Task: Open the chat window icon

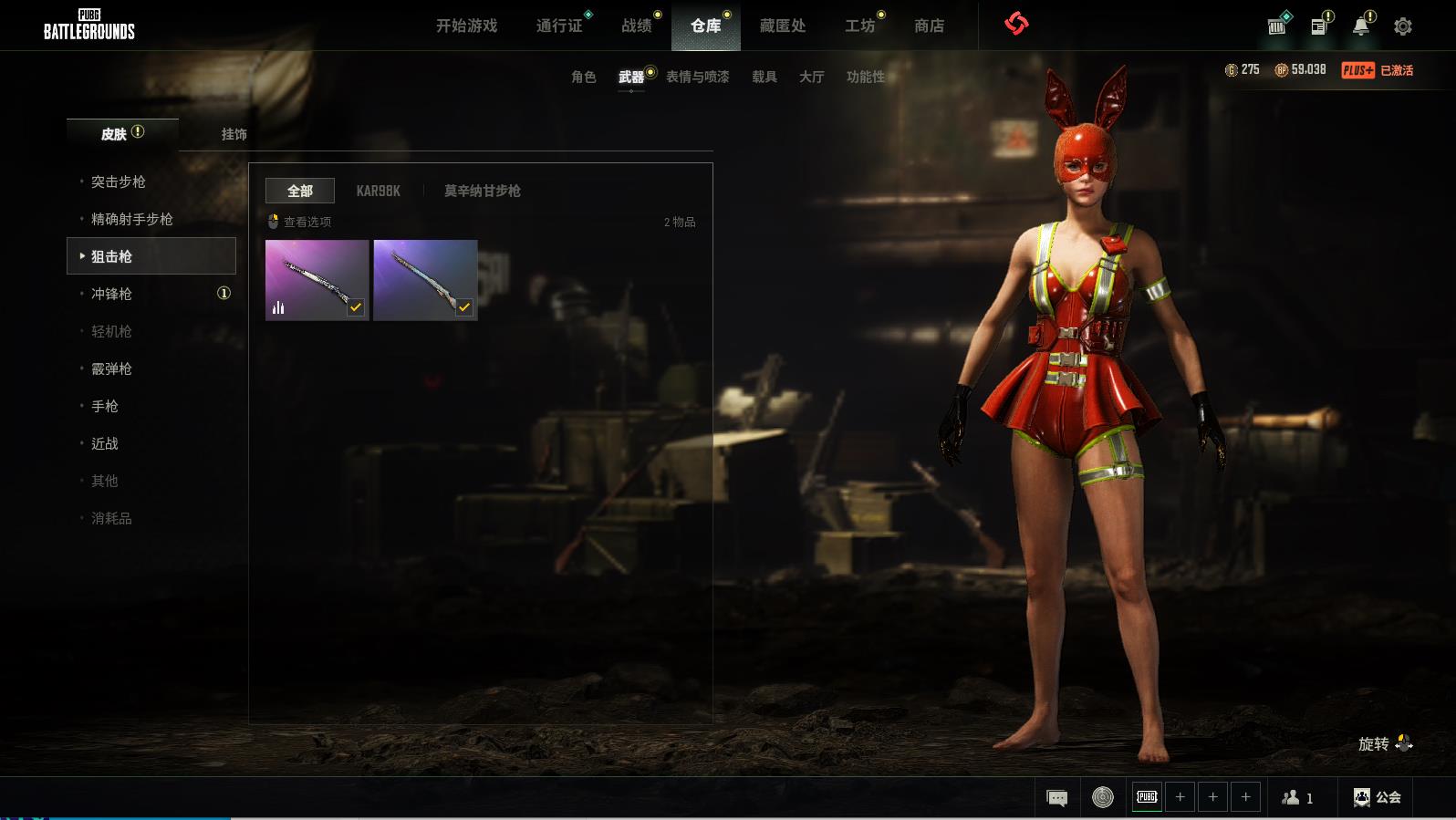Action: click(1057, 798)
